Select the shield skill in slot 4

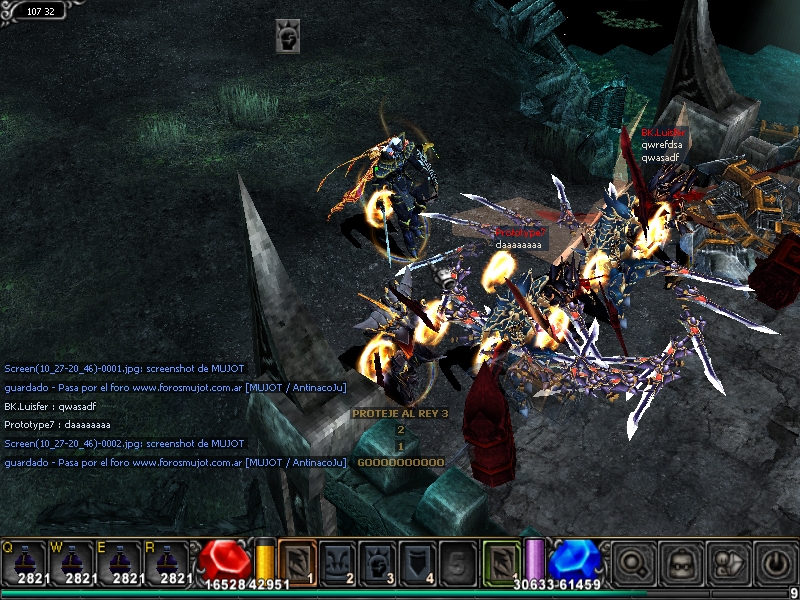click(x=418, y=561)
